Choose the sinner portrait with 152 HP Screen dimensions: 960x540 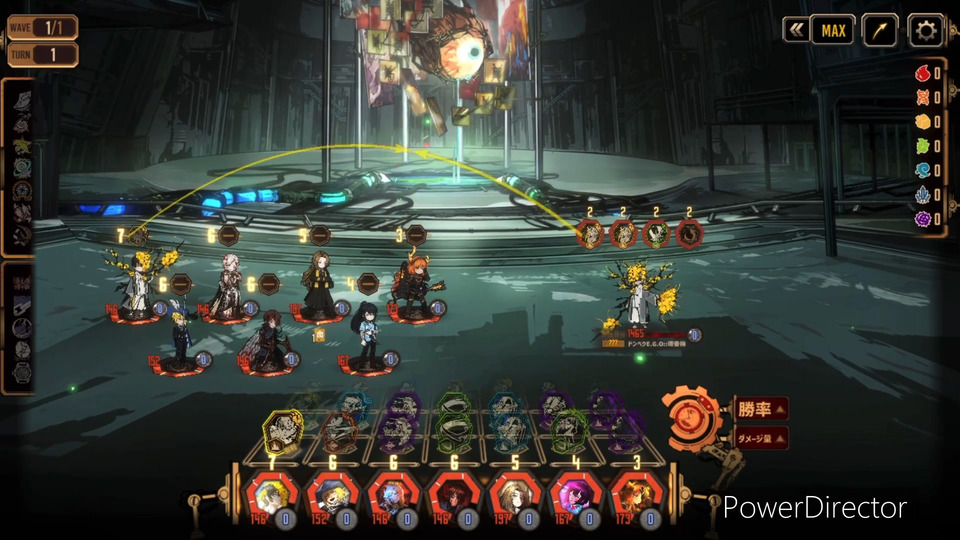pyautogui.click(x=332, y=495)
